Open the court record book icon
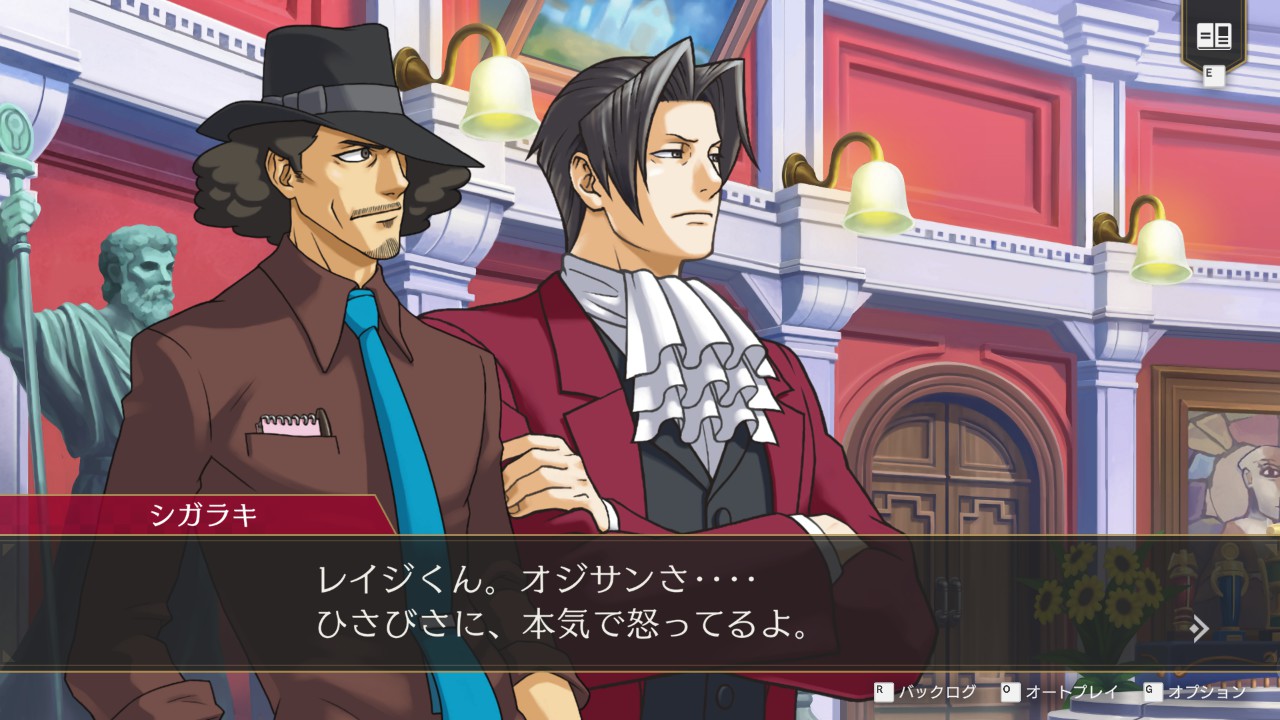This screenshot has height=720, width=1280. coord(1213,38)
